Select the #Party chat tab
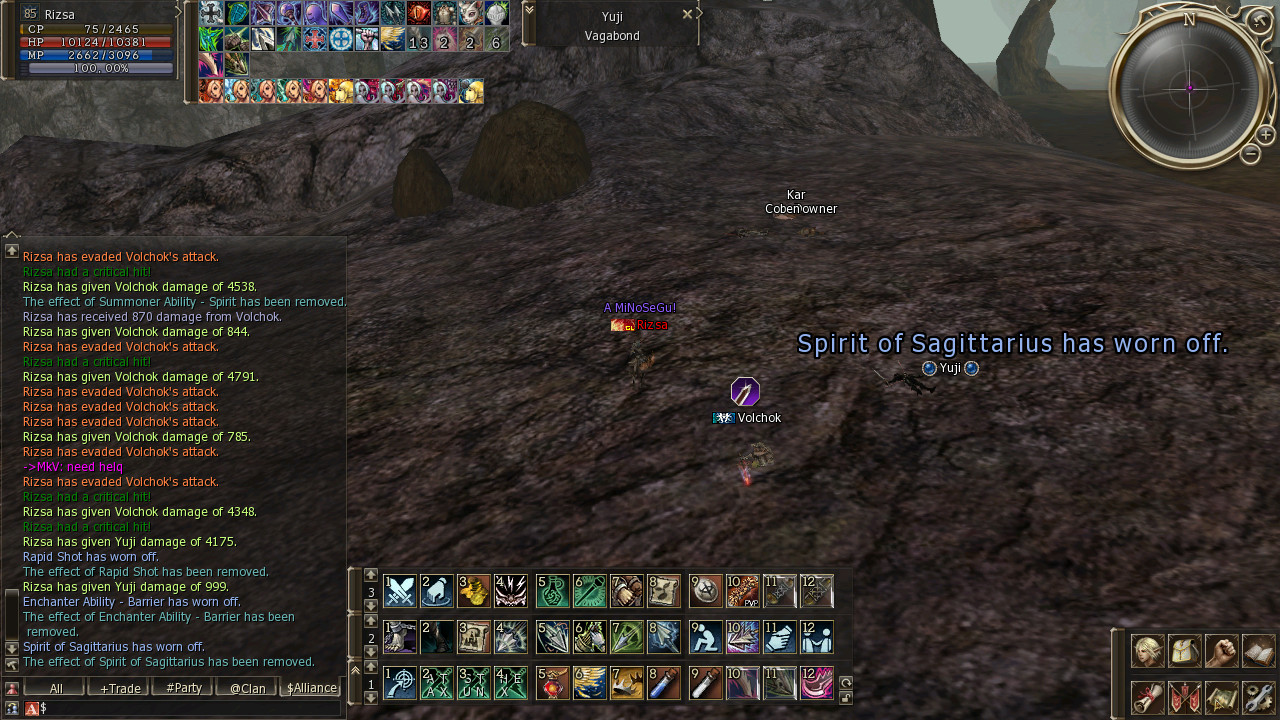 (x=183, y=688)
